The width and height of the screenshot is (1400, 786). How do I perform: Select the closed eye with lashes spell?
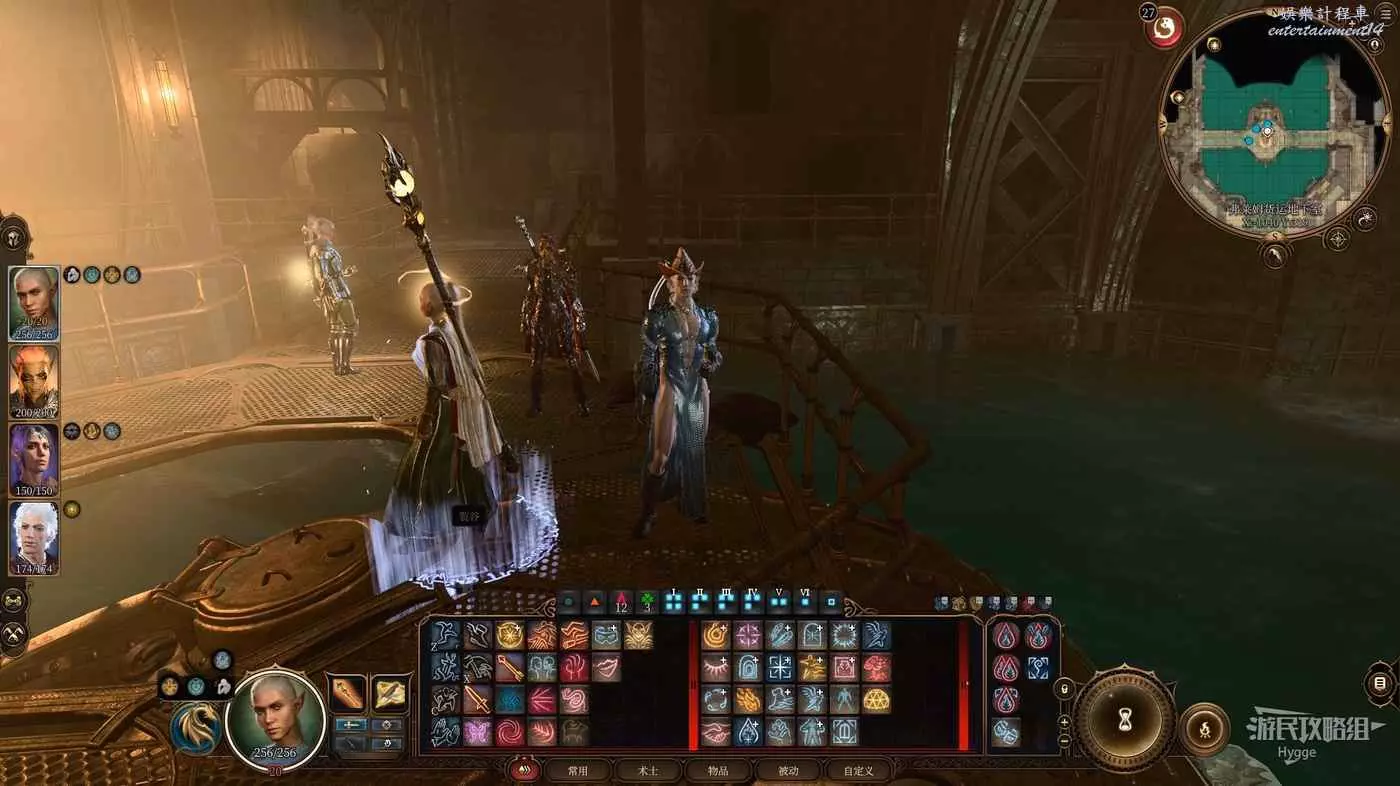(x=715, y=668)
